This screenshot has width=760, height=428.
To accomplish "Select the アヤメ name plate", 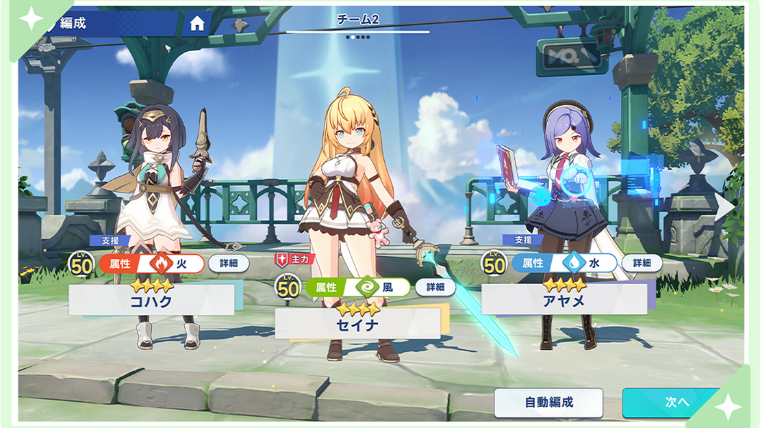I will (x=564, y=300).
